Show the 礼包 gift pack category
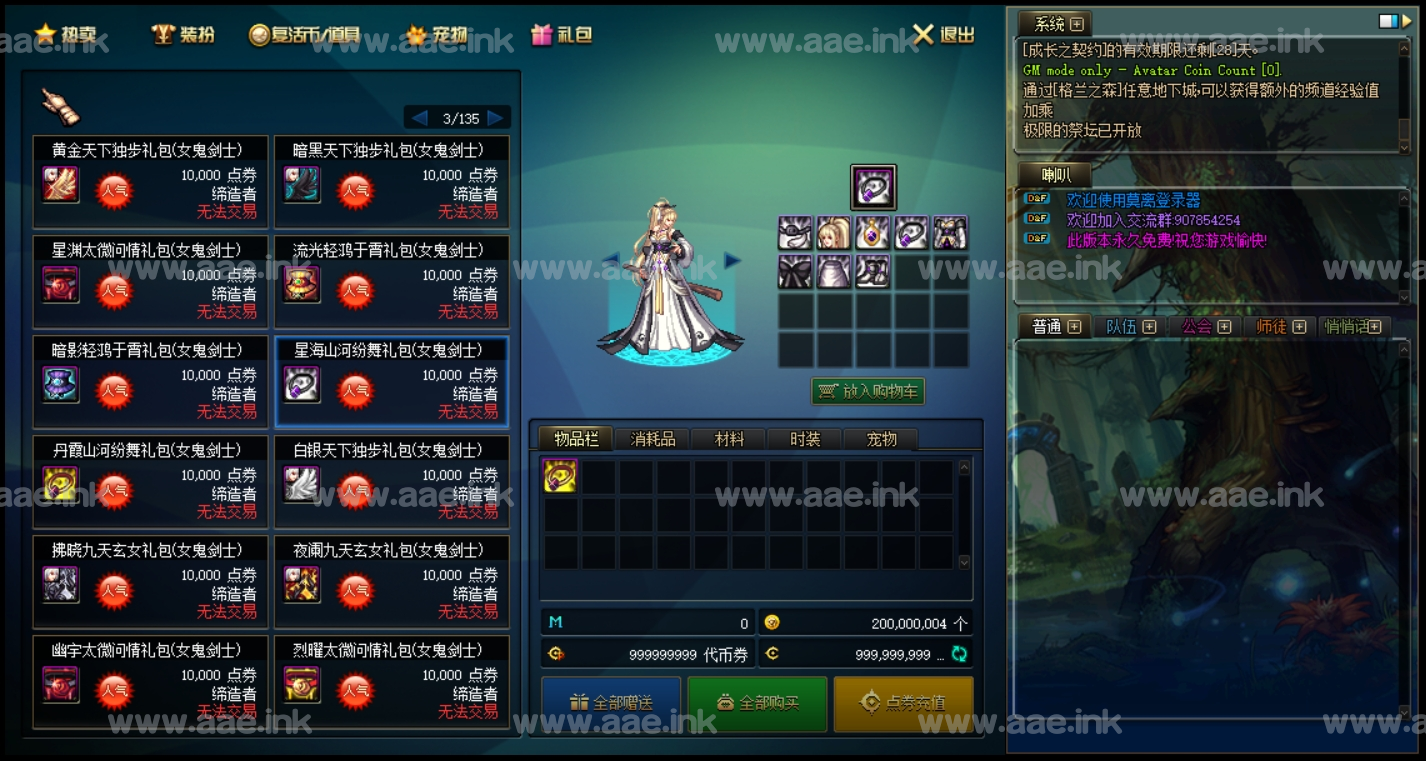The height and width of the screenshot is (761, 1426). point(562,34)
